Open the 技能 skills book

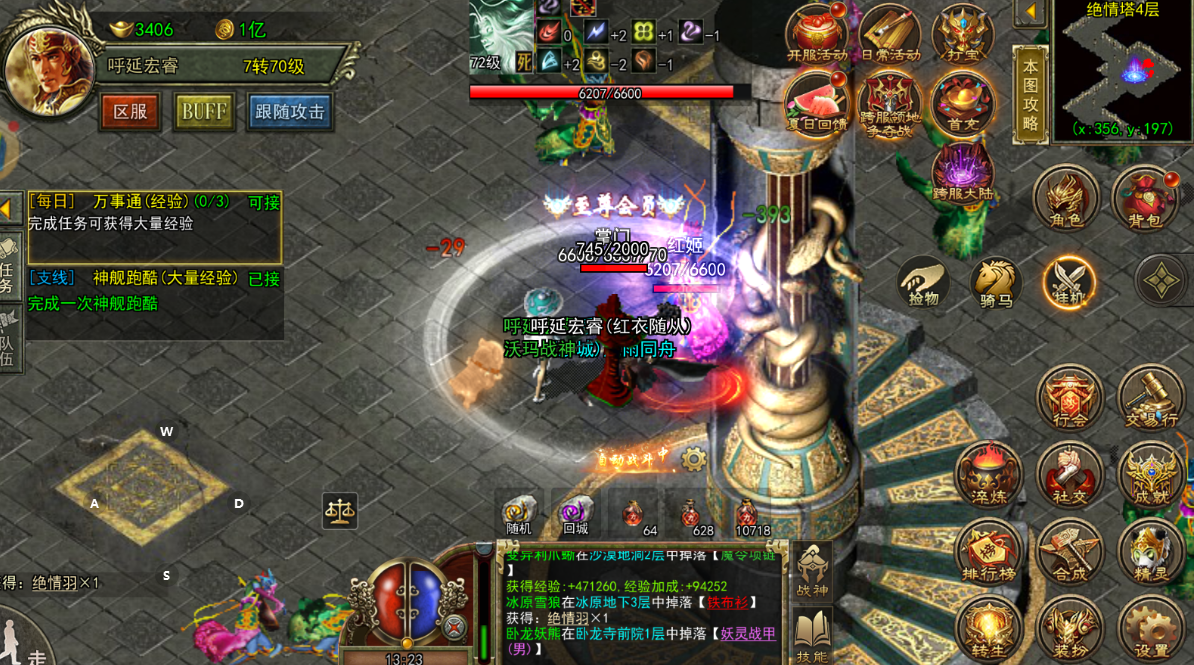(x=813, y=636)
